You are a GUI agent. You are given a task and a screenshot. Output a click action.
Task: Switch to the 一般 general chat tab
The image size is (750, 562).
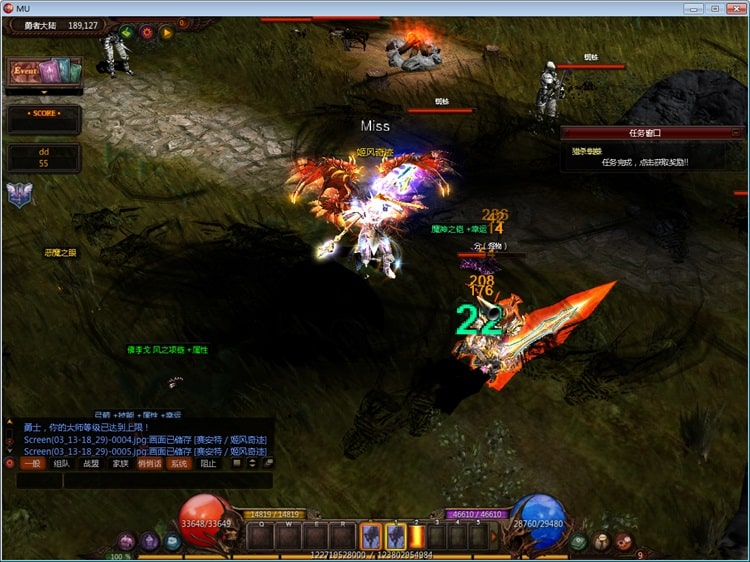33,464
